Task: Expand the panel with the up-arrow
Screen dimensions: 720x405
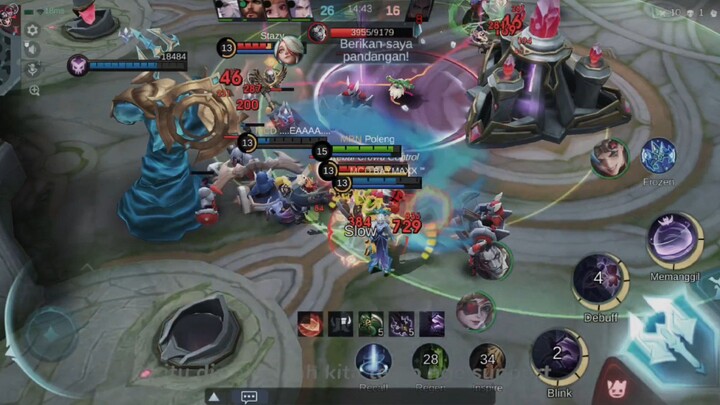Action: pos(212,397)
